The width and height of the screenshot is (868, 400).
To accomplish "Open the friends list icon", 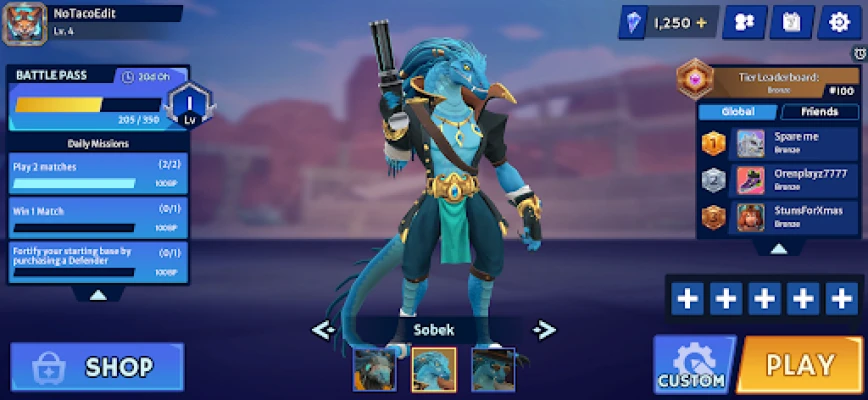I will pyautogui.click(x=743, y=22).
